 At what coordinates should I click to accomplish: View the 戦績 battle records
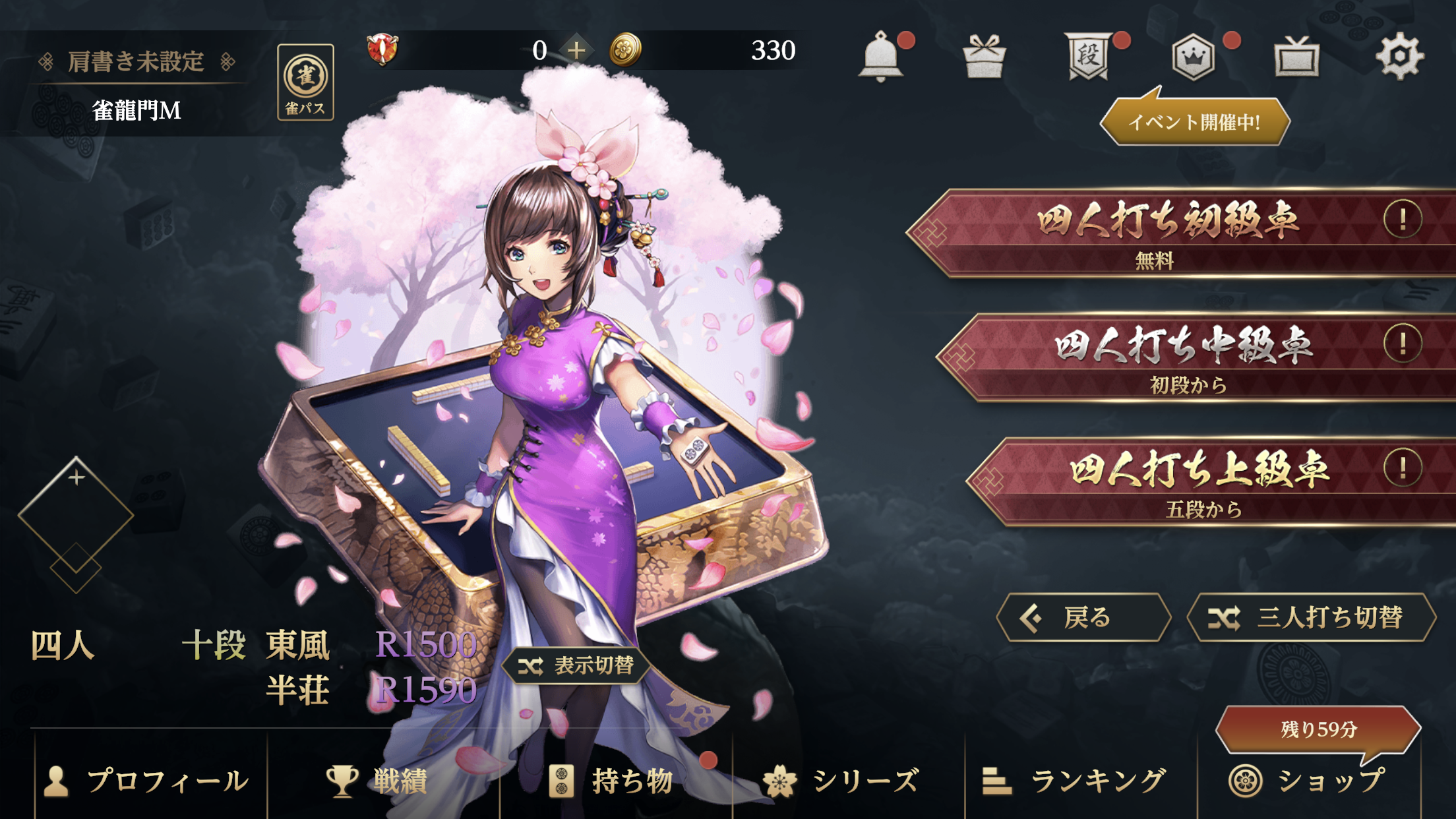click(379, 781)
